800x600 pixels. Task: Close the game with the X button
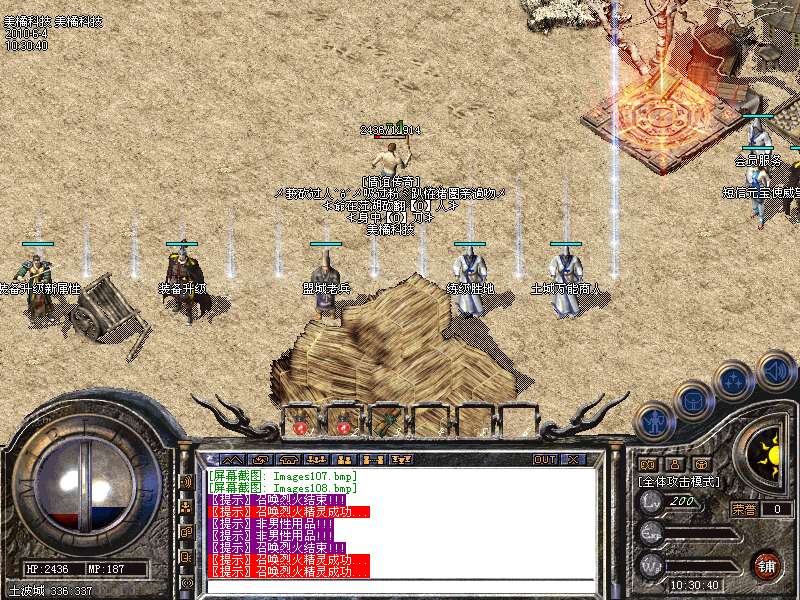tap(573, 459)
